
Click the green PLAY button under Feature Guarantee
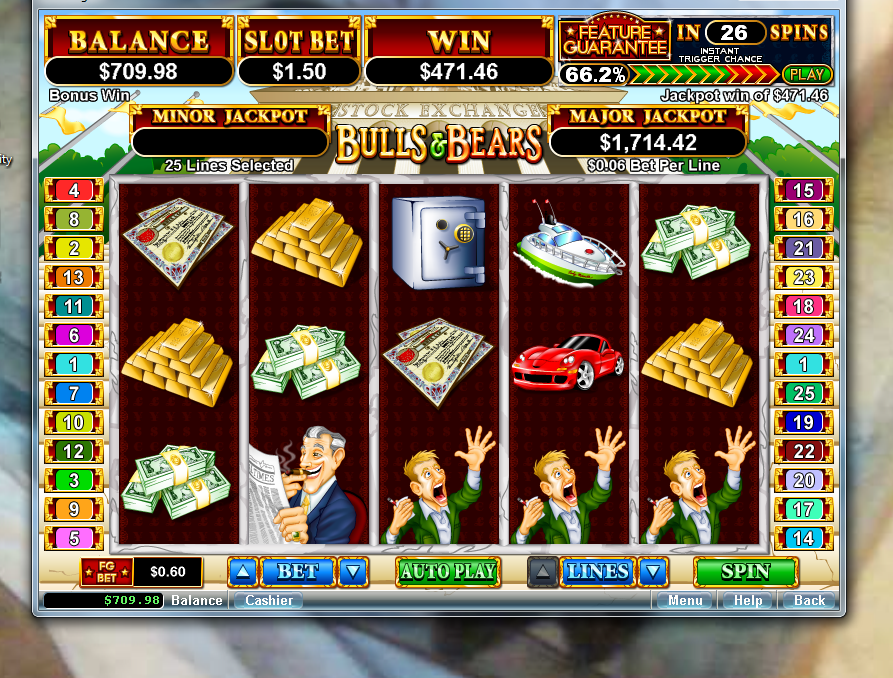(x=807, y=74)
